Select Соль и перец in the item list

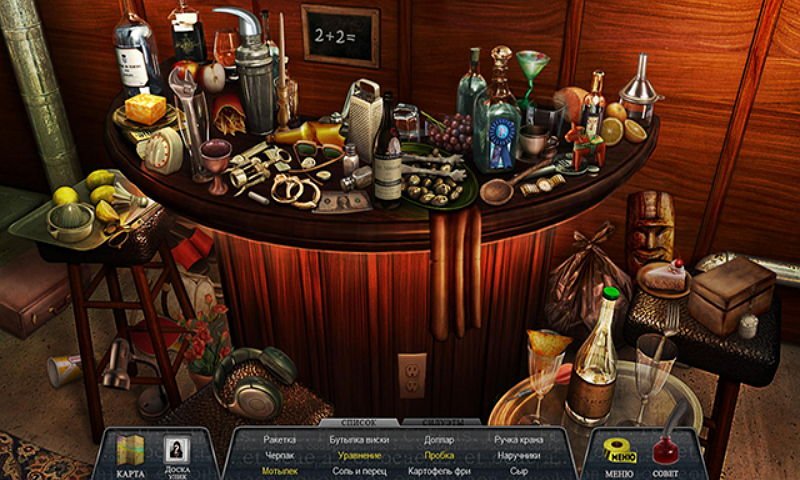357,469
